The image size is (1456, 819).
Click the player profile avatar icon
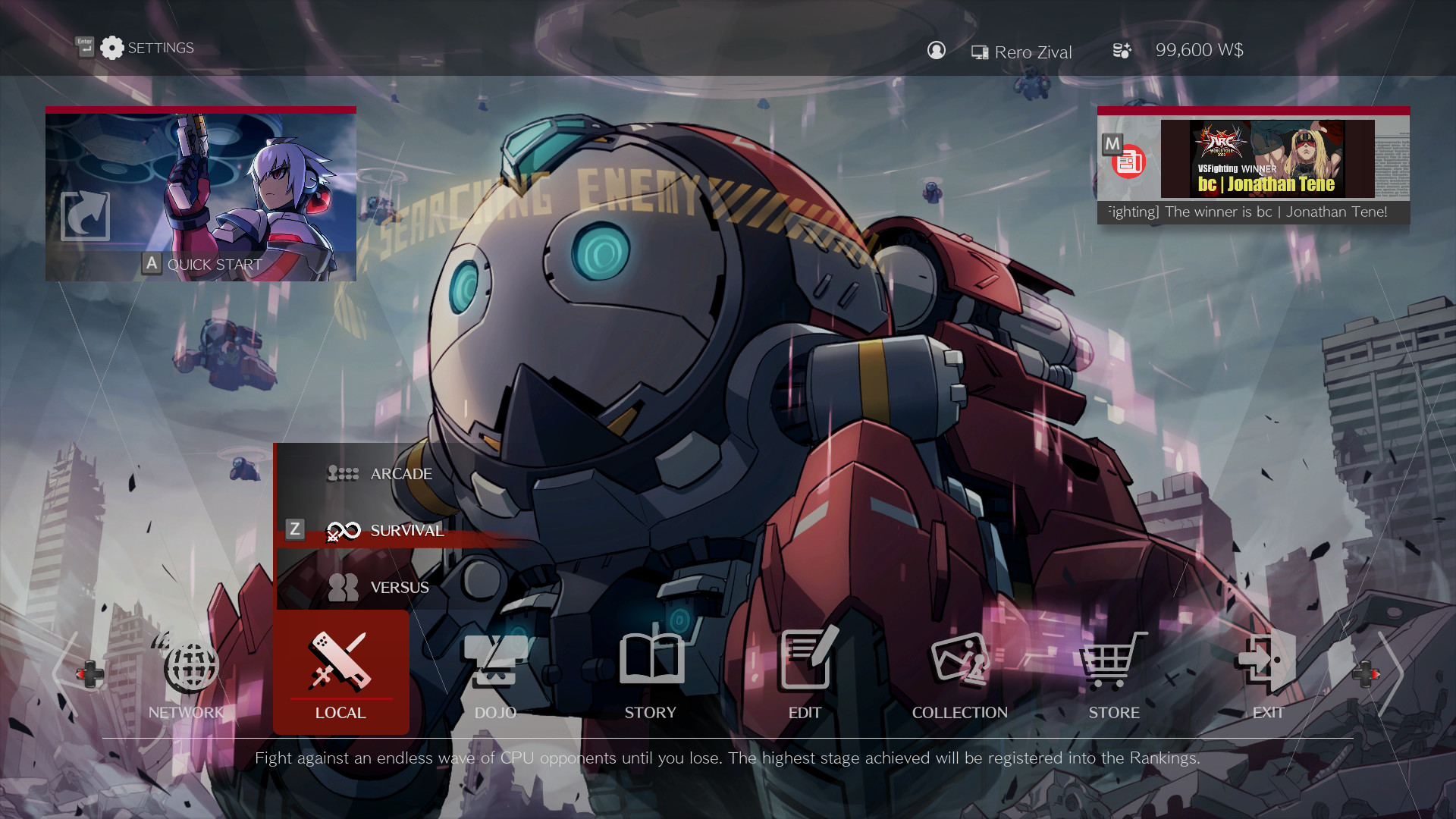(937, 51)
